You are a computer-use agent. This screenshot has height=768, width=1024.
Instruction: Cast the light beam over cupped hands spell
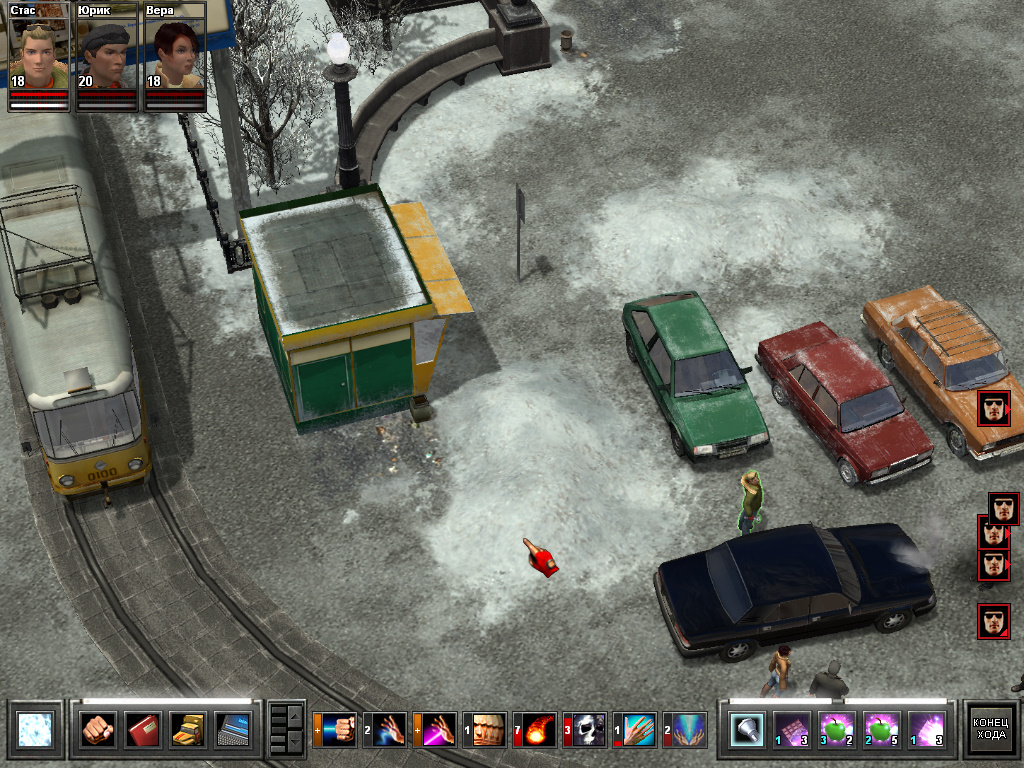pyautogui.click(x=686, y=730)
